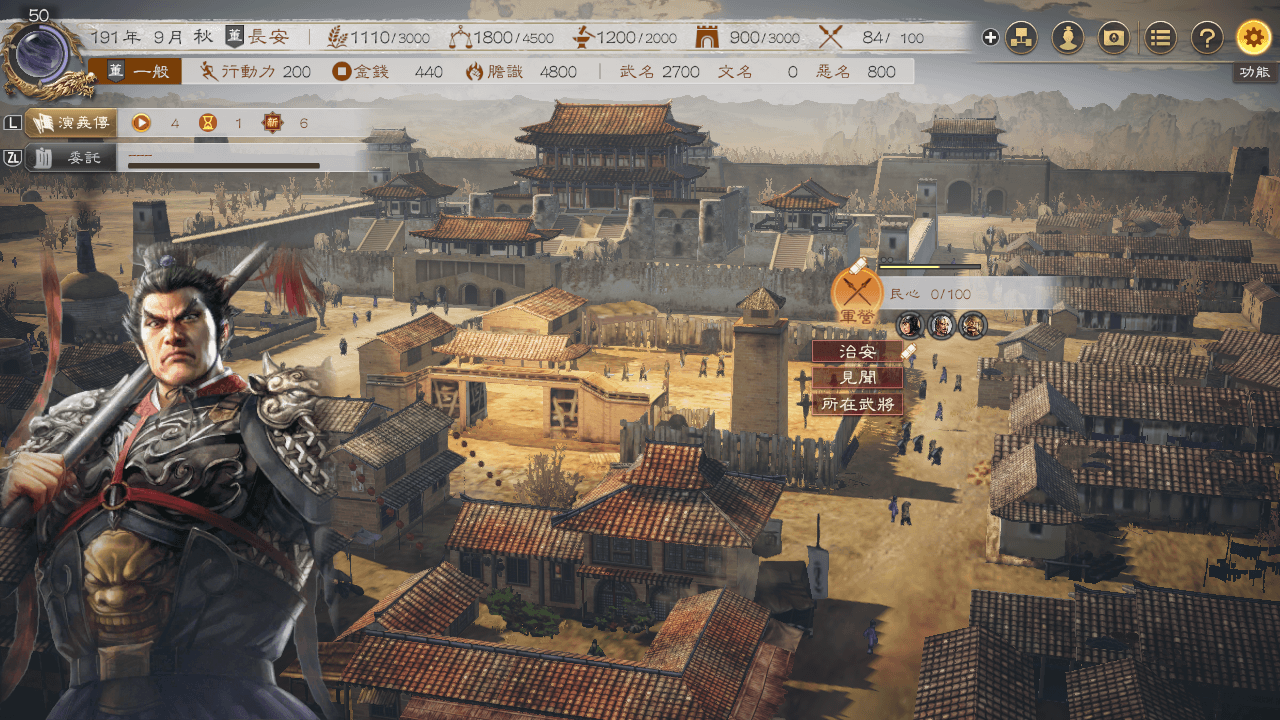
Task: Open the organization chart icon
Action: point(1021,38)
